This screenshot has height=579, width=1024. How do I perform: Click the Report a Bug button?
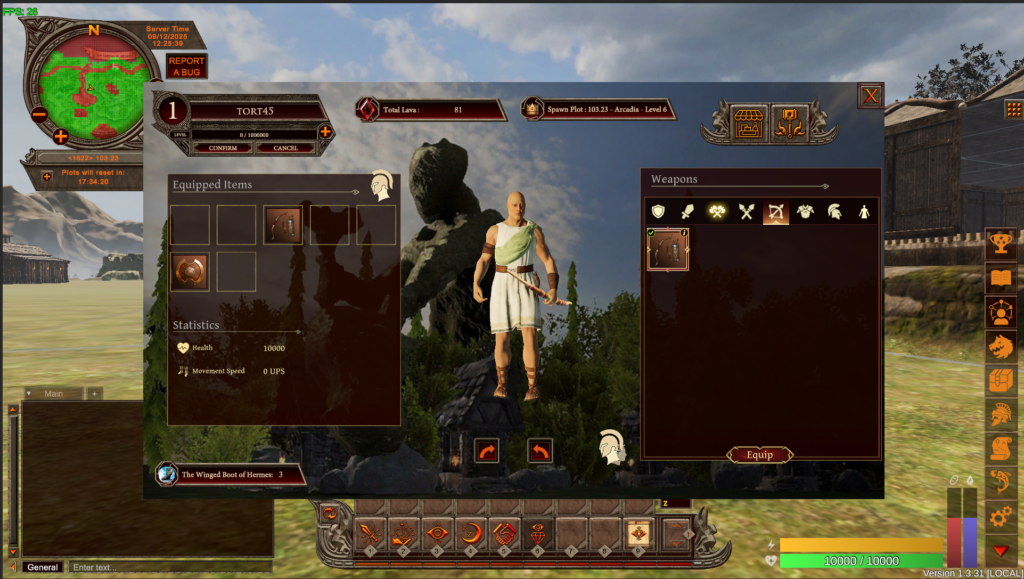pos(187,67)
